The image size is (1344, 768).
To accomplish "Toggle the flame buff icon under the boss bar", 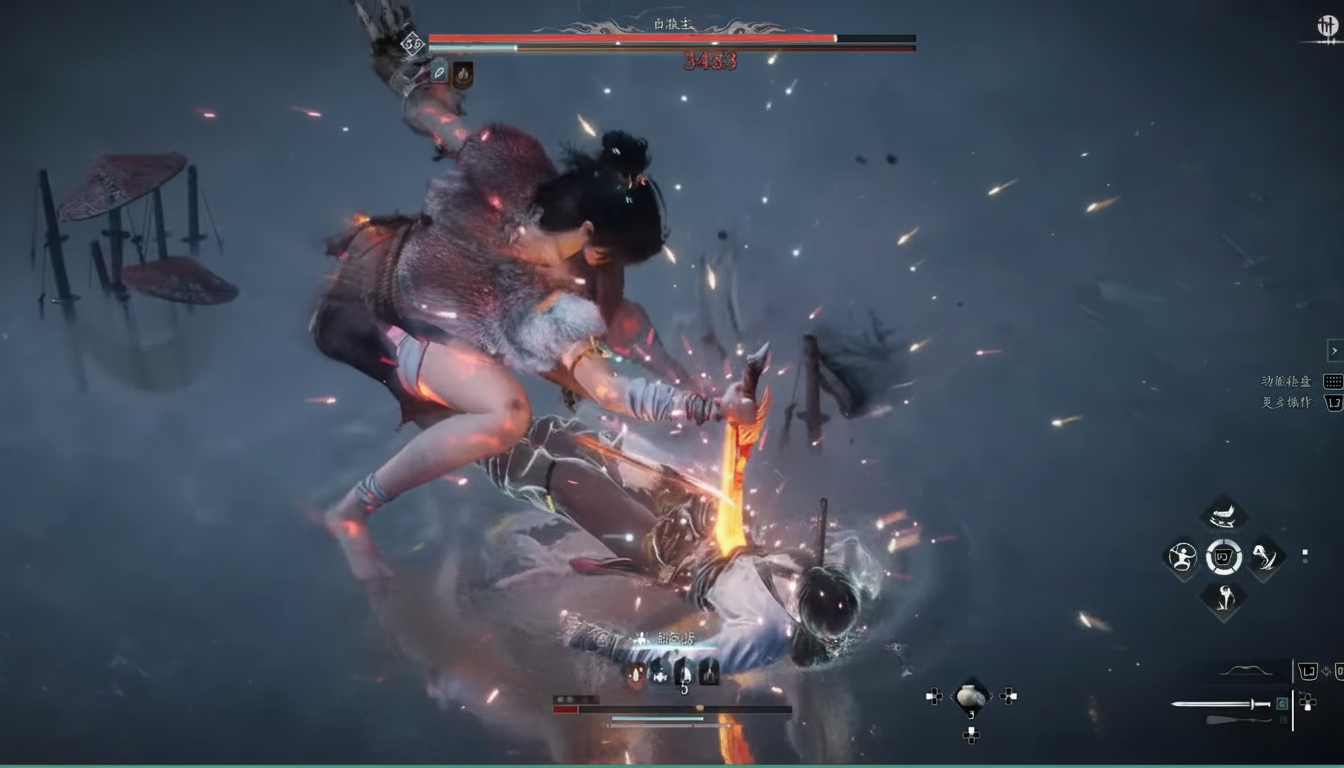I will coord(463,75).
